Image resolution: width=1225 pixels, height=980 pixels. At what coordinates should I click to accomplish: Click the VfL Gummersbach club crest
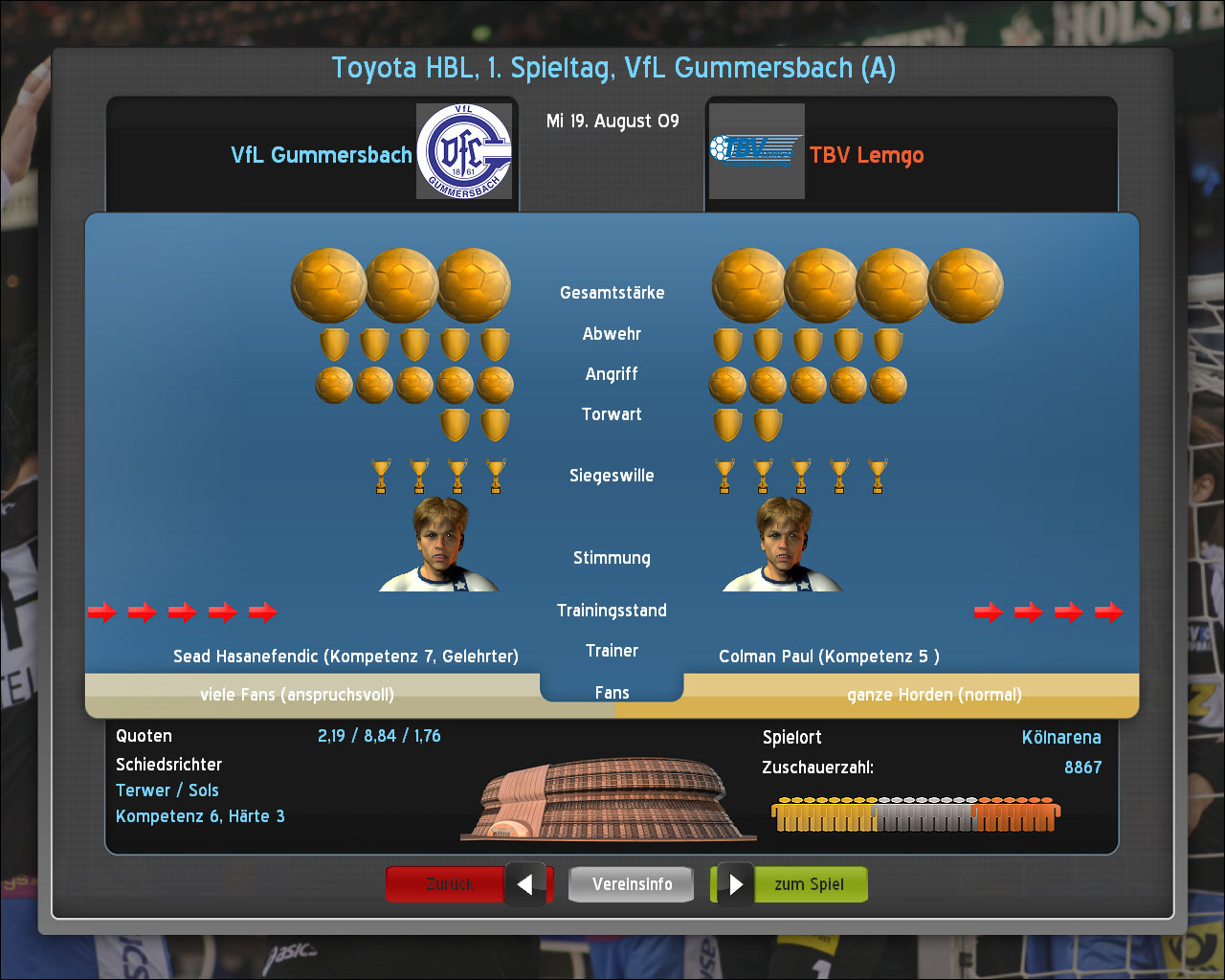pyautogui.click(x=464, y=151)
